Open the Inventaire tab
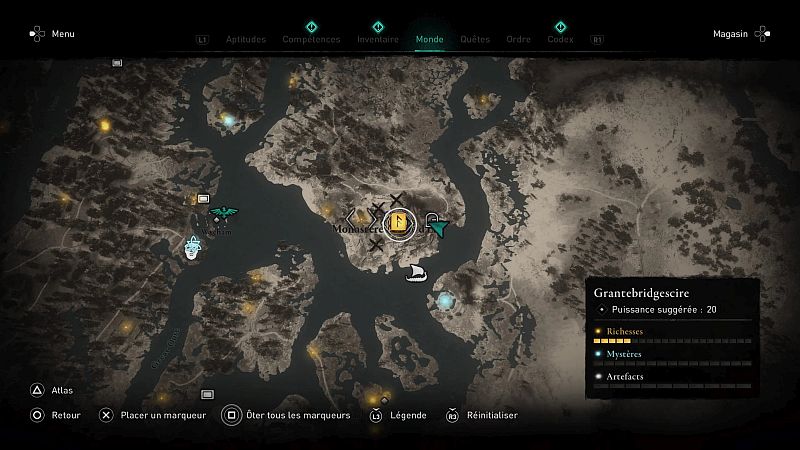Image resolution: width=800 pixels, height=450 pixels. coord(378,40)
